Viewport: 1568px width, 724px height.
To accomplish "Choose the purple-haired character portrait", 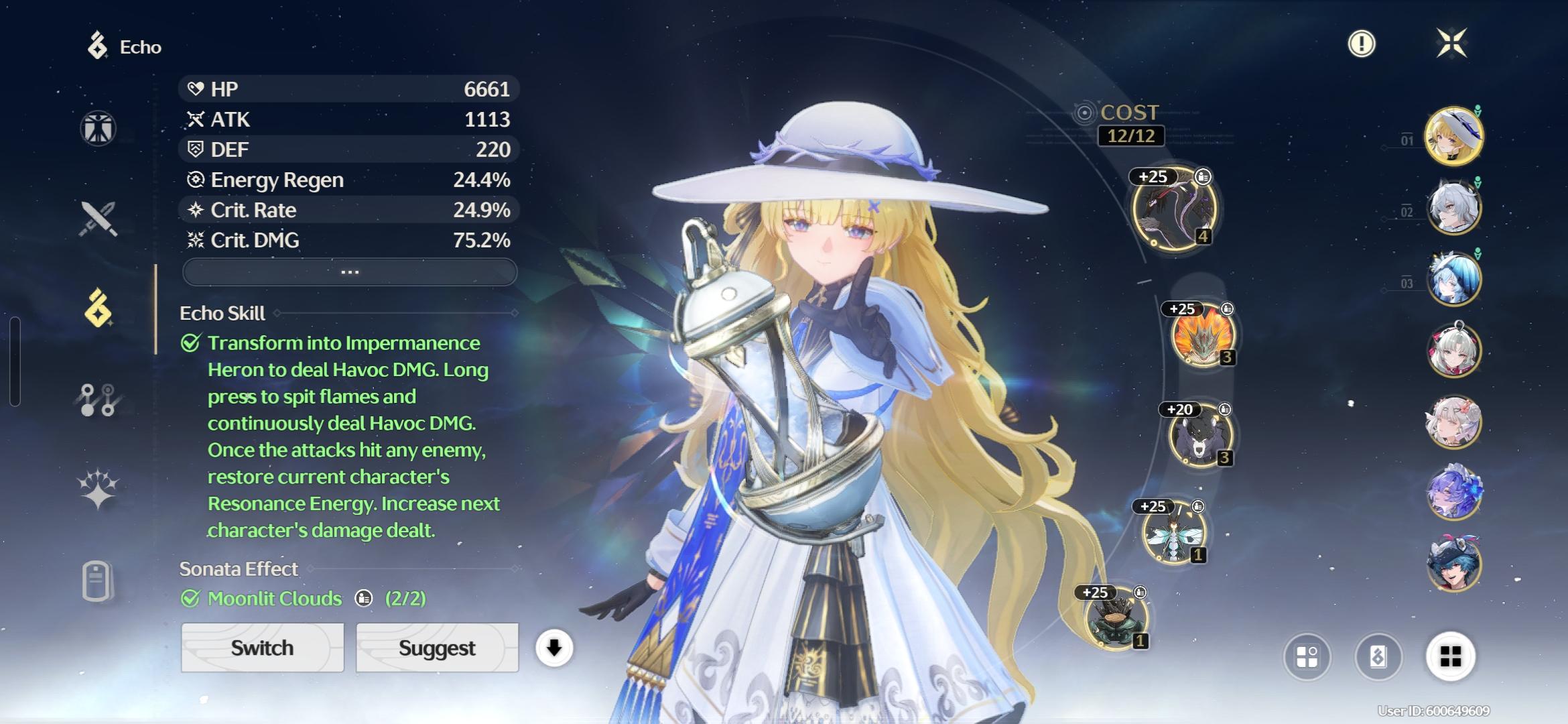I will (1453, 493).
